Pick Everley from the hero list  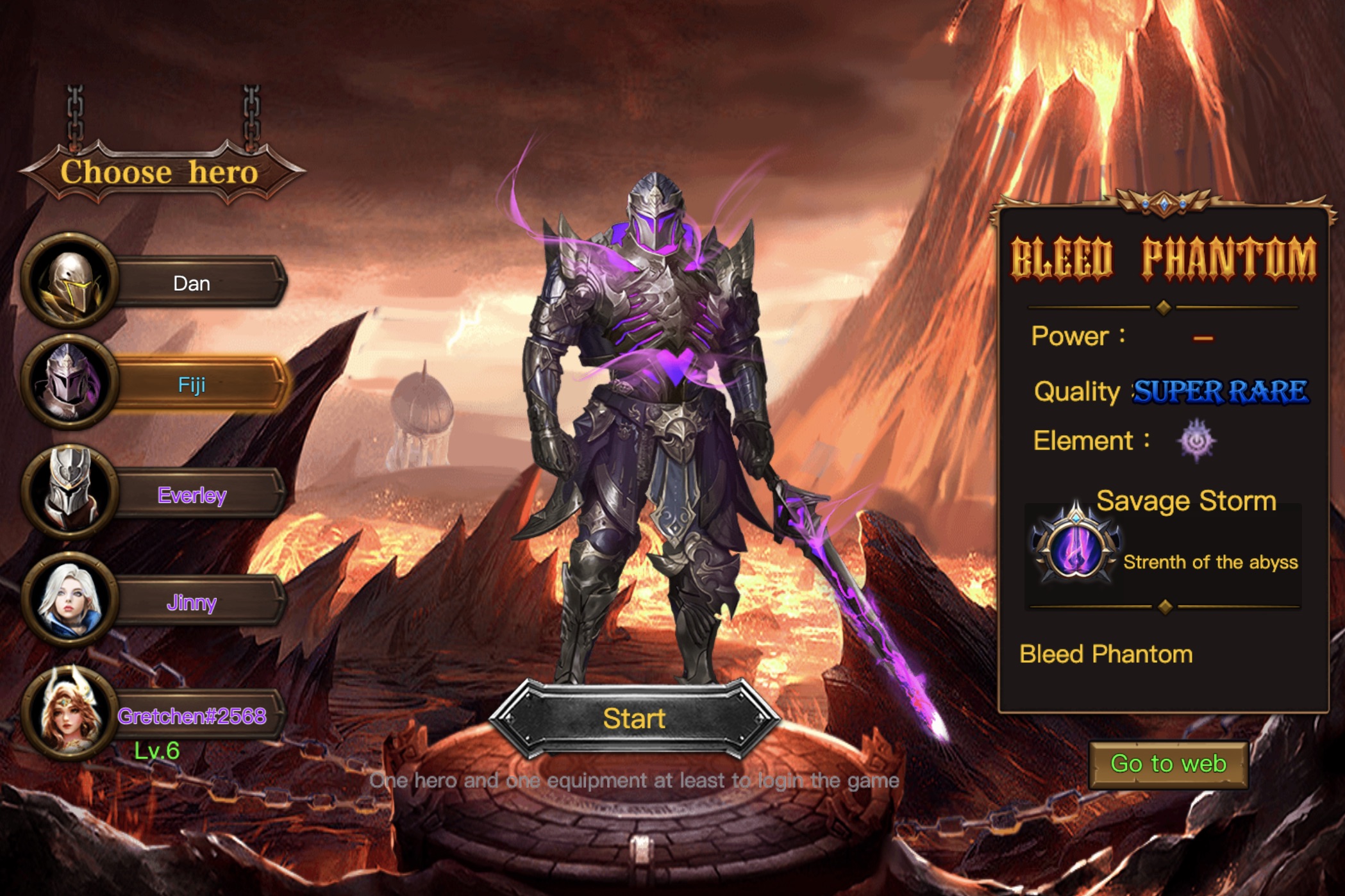[192, 495]
